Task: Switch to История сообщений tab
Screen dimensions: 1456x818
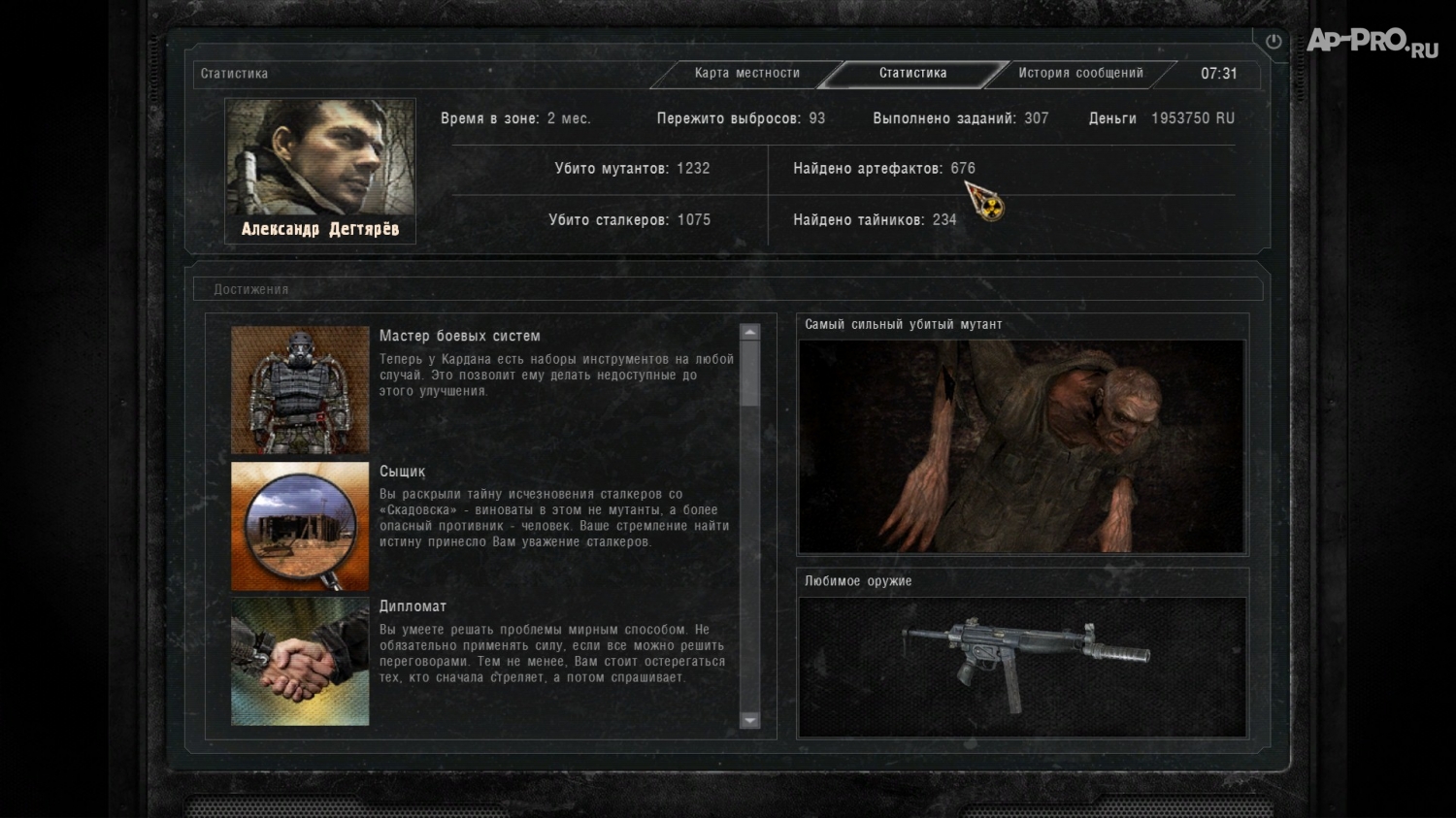Action: coord(1080,73)
